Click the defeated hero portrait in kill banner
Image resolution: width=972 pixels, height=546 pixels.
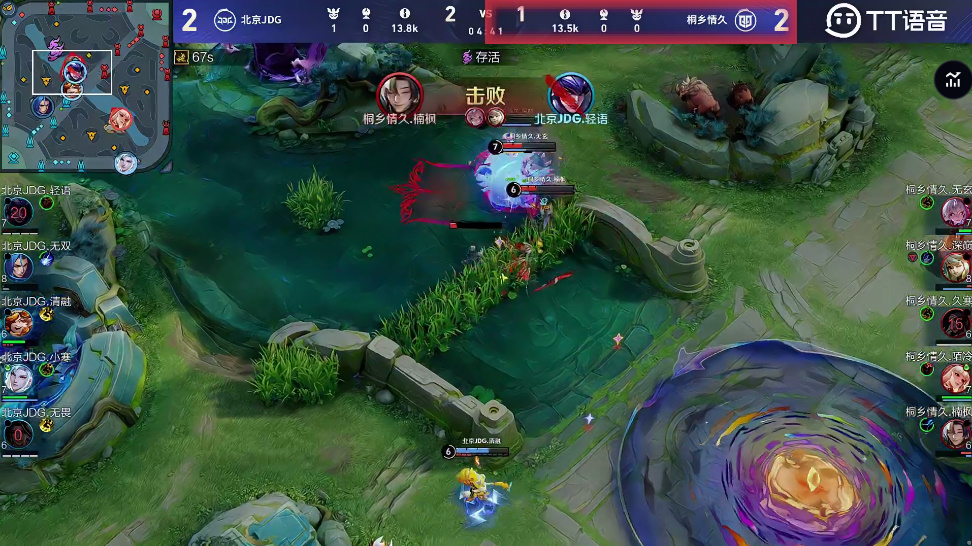571,94
